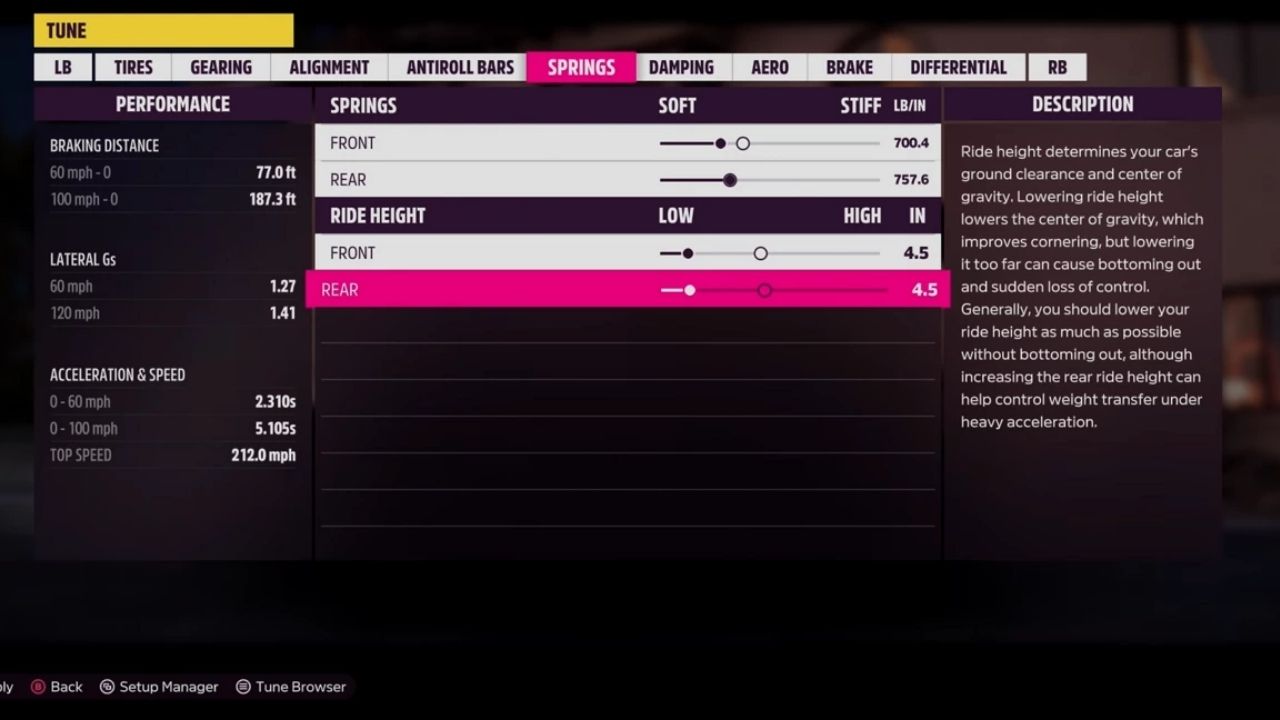
Task: Open the DIFFERENTIAL tab
Action: tap(957, 67)
